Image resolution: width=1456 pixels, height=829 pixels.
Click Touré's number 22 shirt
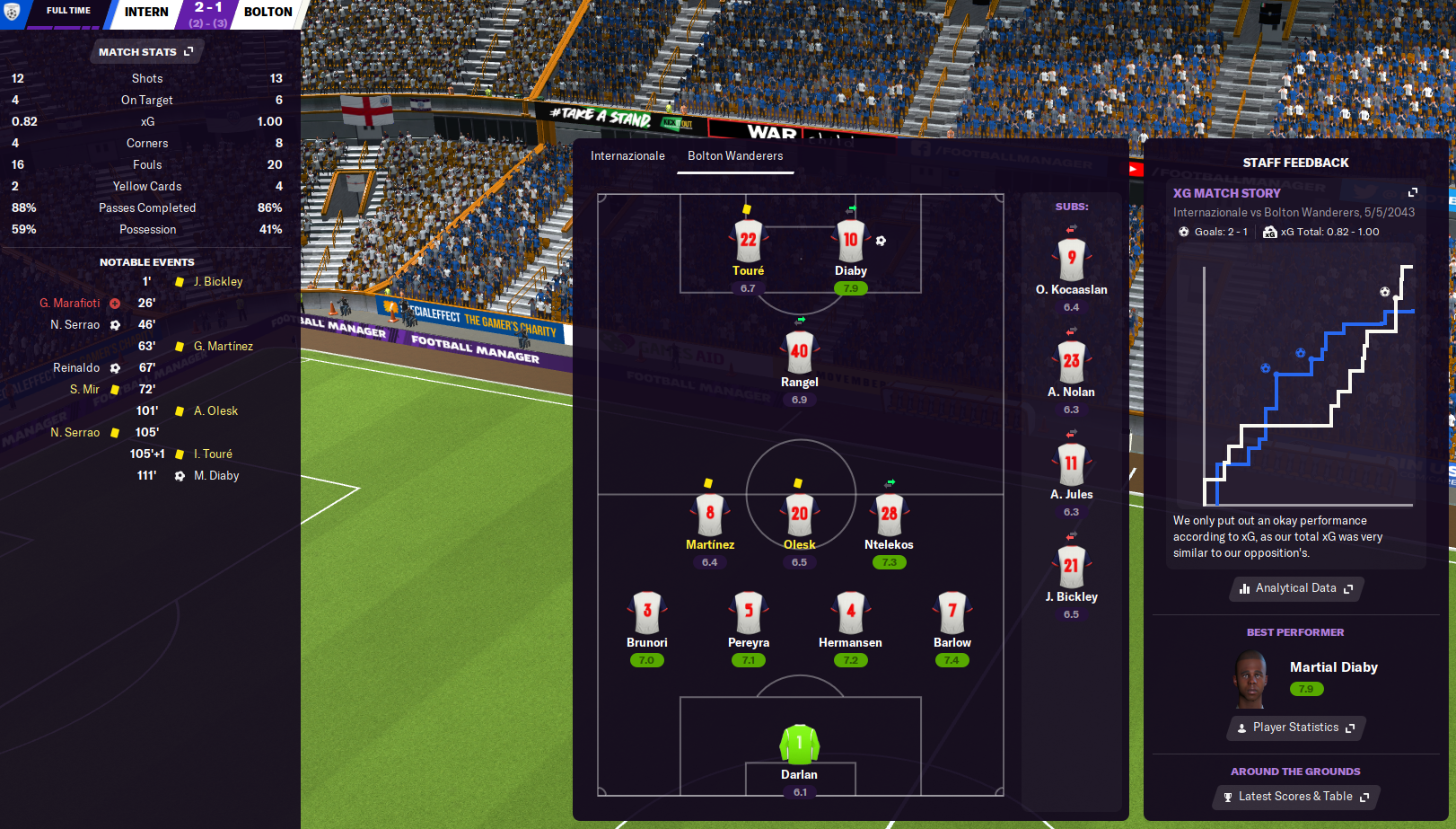748,240
